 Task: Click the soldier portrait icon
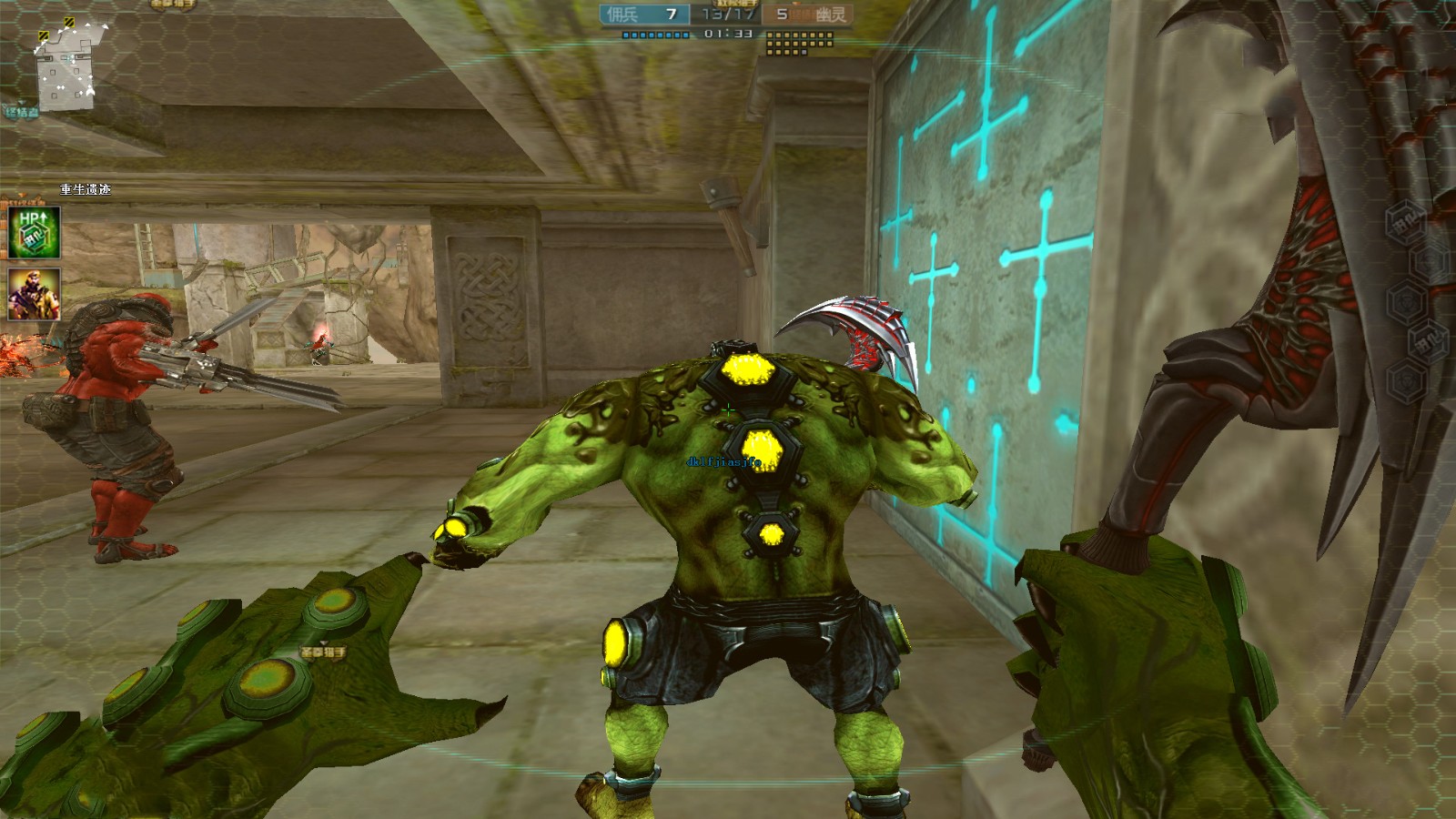pyautogui.click(x=35, y=294)
